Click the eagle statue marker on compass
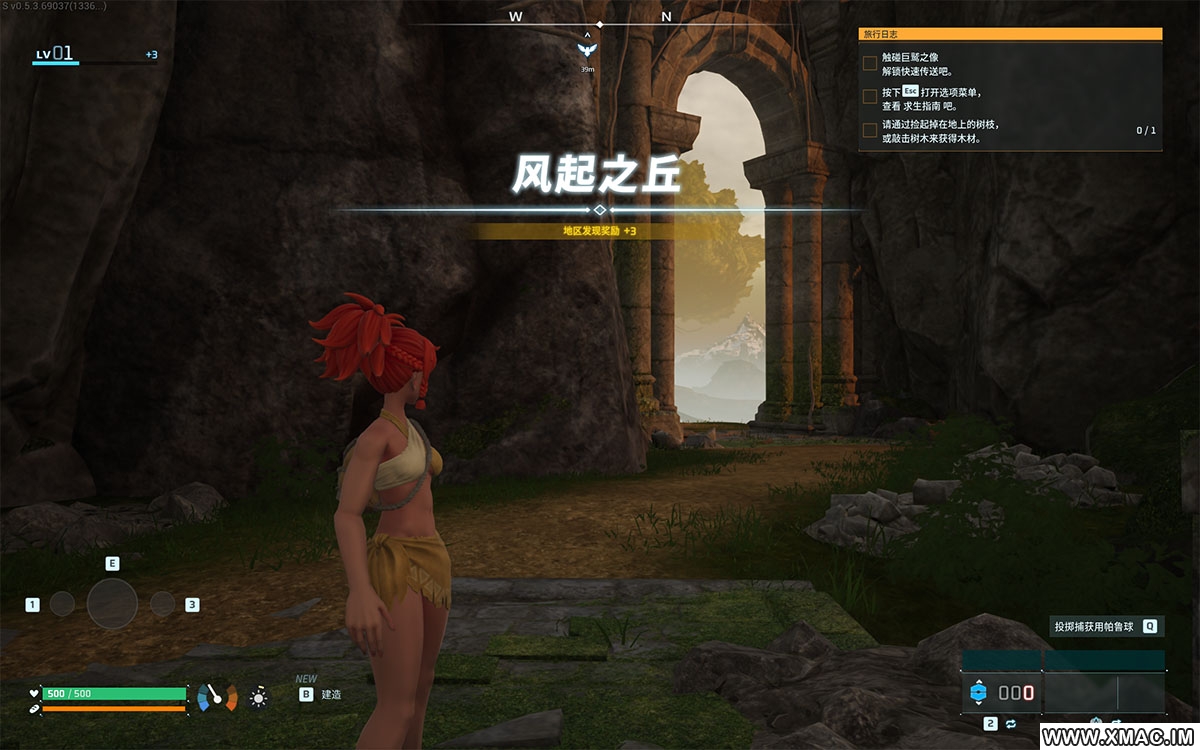 (x=589, y=49)
